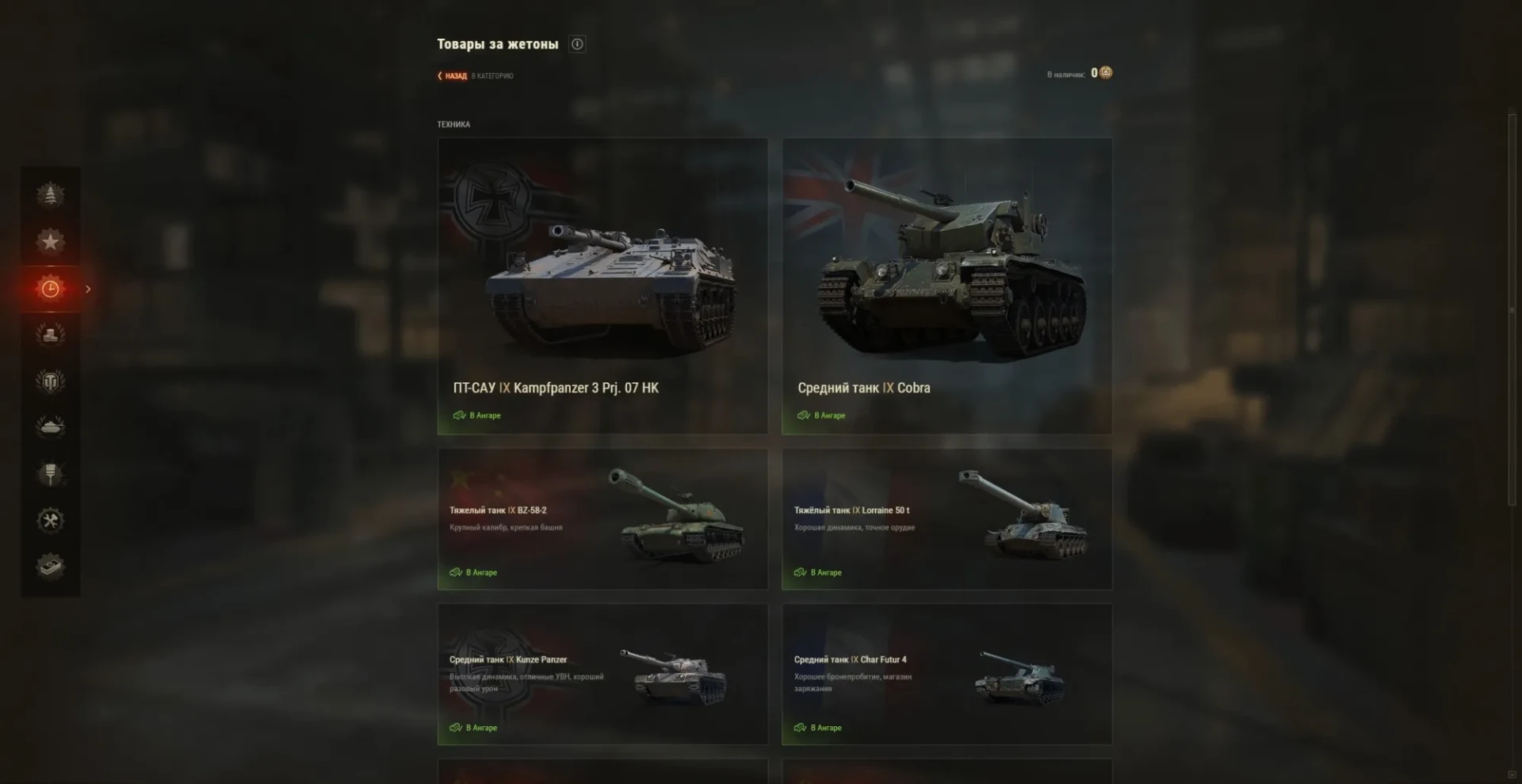The height and width of the screenshot is (784, 1522).
Task: Click the token balance coin icon
Action: [1106, 73]
